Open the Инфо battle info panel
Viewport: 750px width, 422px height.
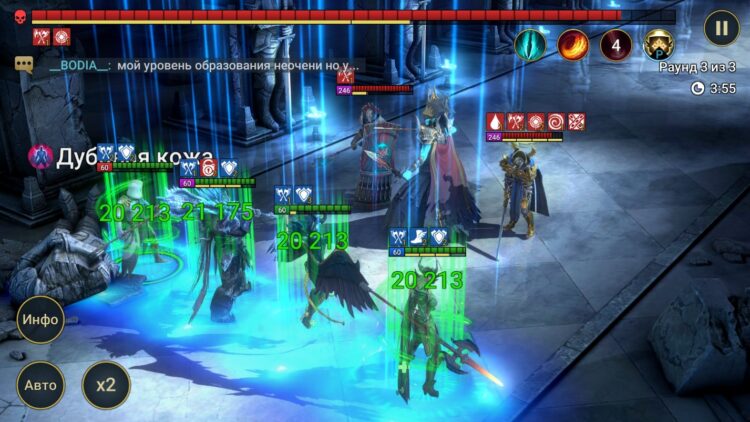tap(40, 320)
